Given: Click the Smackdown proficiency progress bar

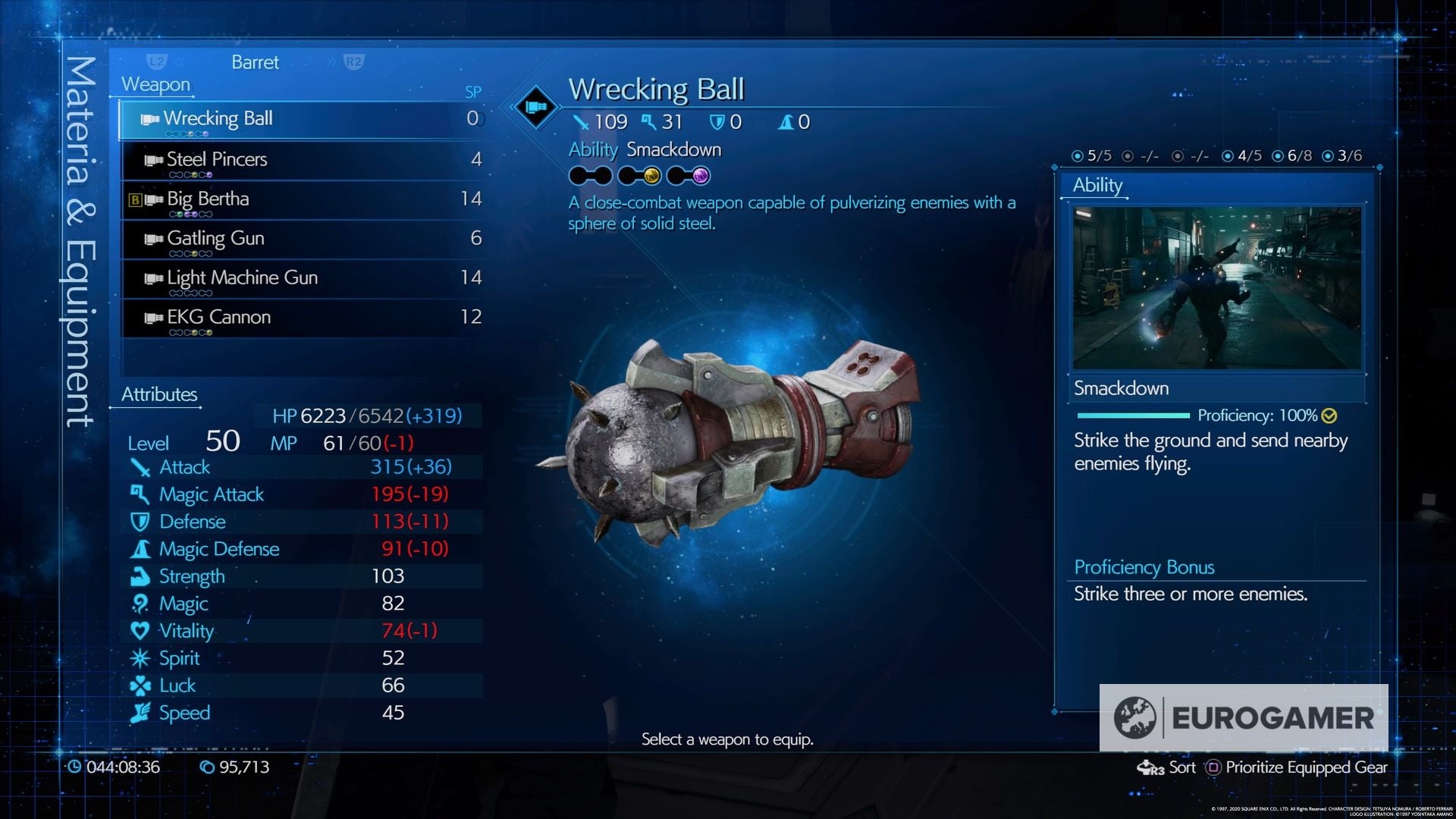Looking at the screenshot, I should 1134,416.
